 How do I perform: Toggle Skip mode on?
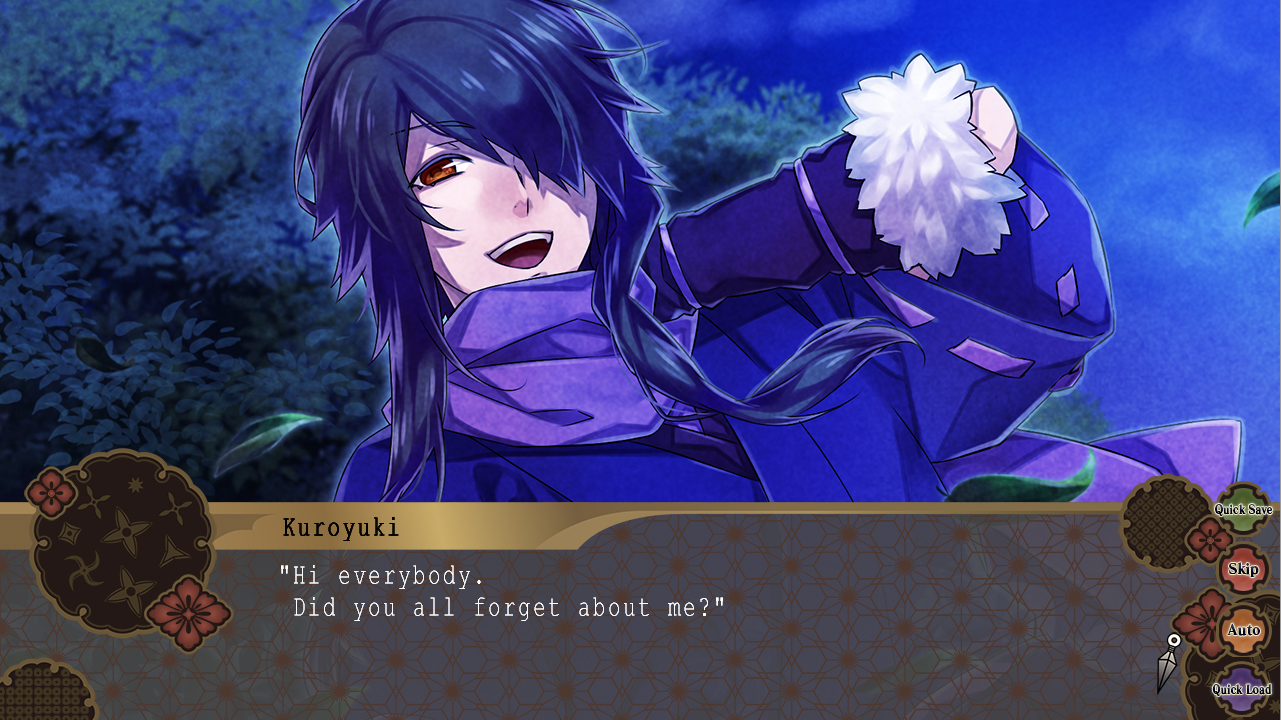tap(1243, 569)
